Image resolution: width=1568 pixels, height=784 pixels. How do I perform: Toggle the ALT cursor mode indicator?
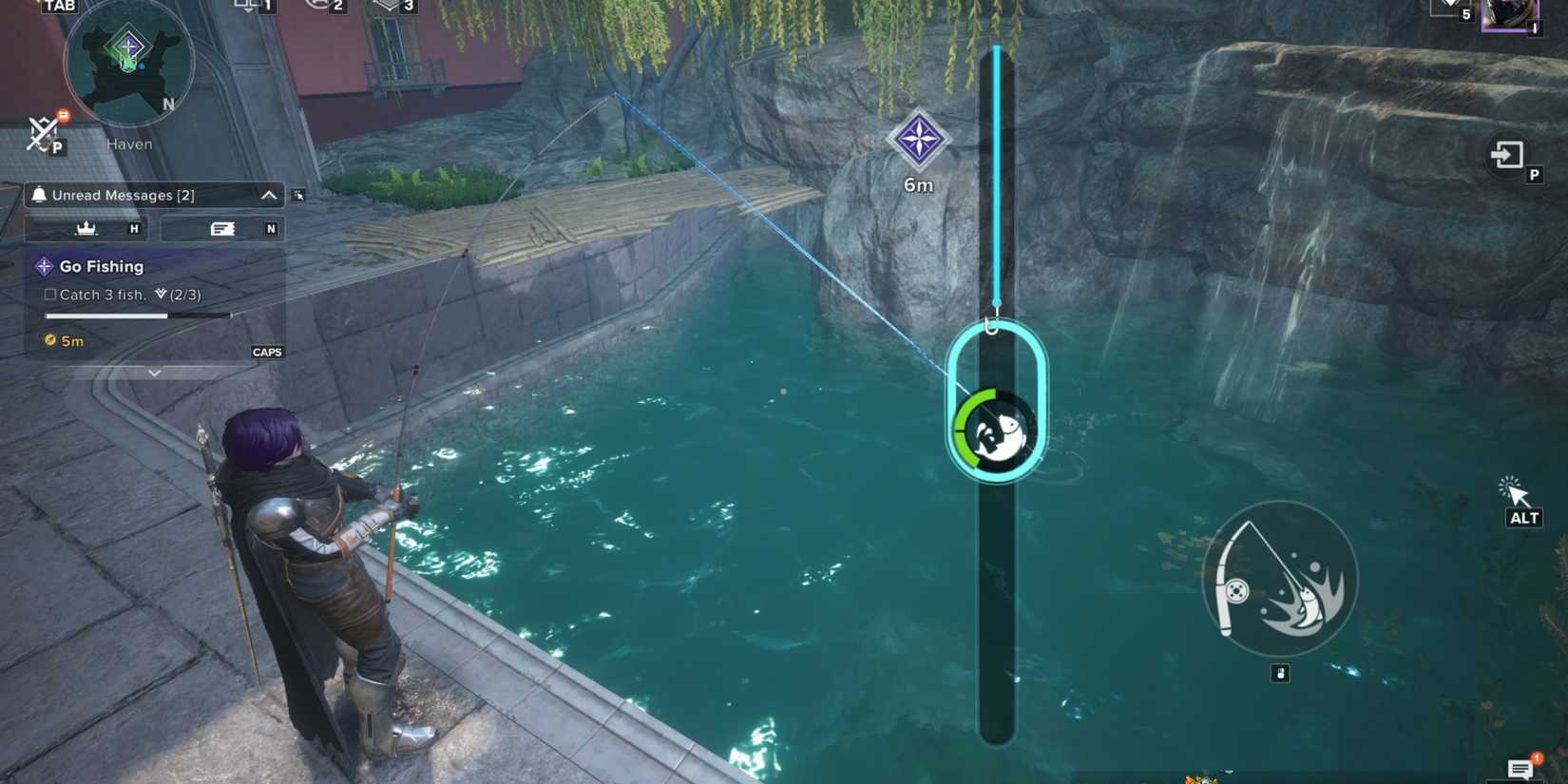[1516, 499]
